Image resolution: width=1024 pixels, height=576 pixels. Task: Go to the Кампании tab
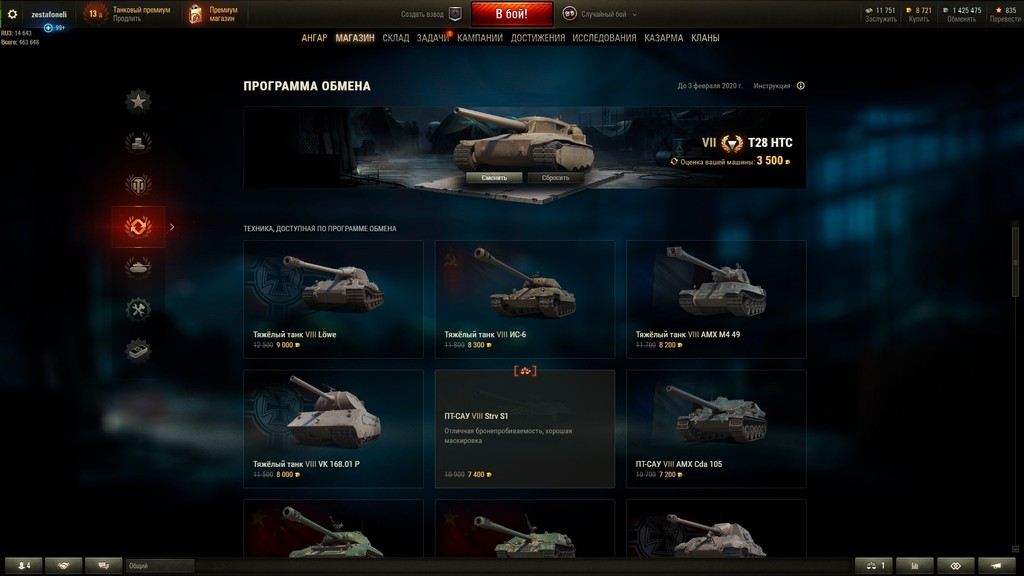coord(480,38)
